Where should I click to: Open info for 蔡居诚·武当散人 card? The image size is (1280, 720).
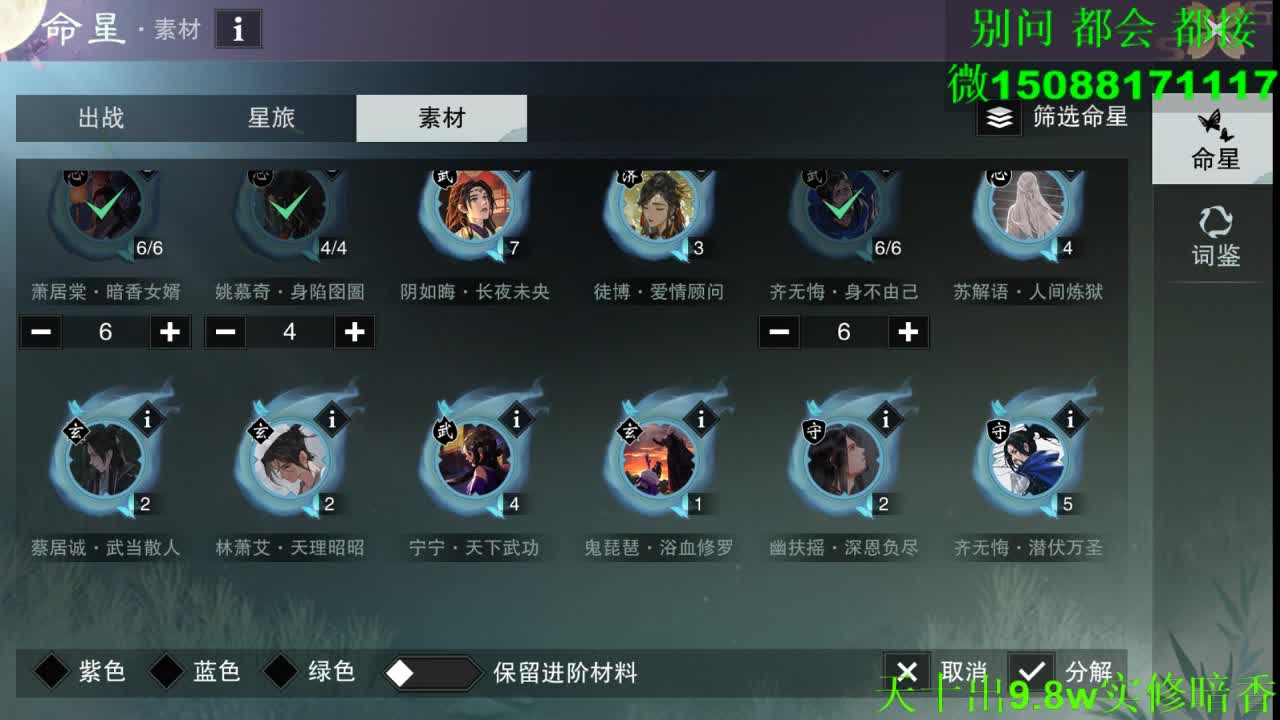tap(150, 420)
